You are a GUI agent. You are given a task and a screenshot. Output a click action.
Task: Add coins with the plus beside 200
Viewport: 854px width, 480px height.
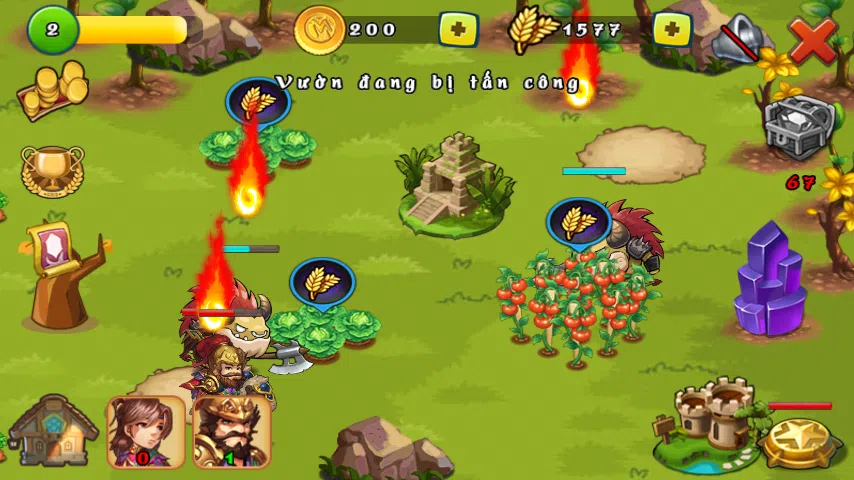click(x=458, y=29)
